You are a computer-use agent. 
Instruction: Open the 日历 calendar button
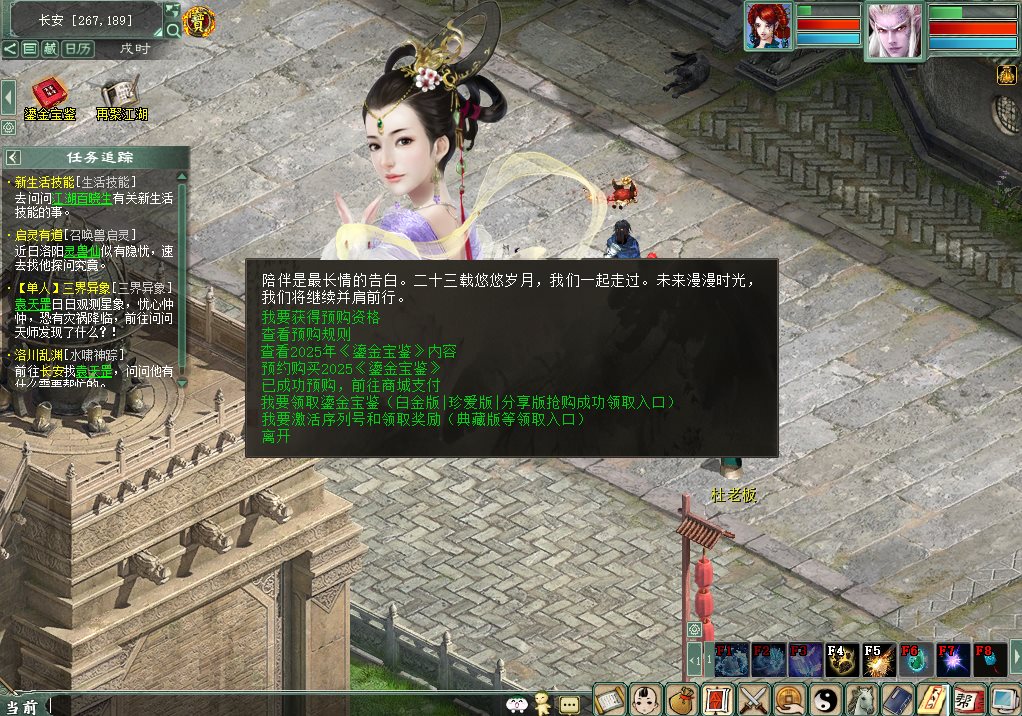point(78,48)
